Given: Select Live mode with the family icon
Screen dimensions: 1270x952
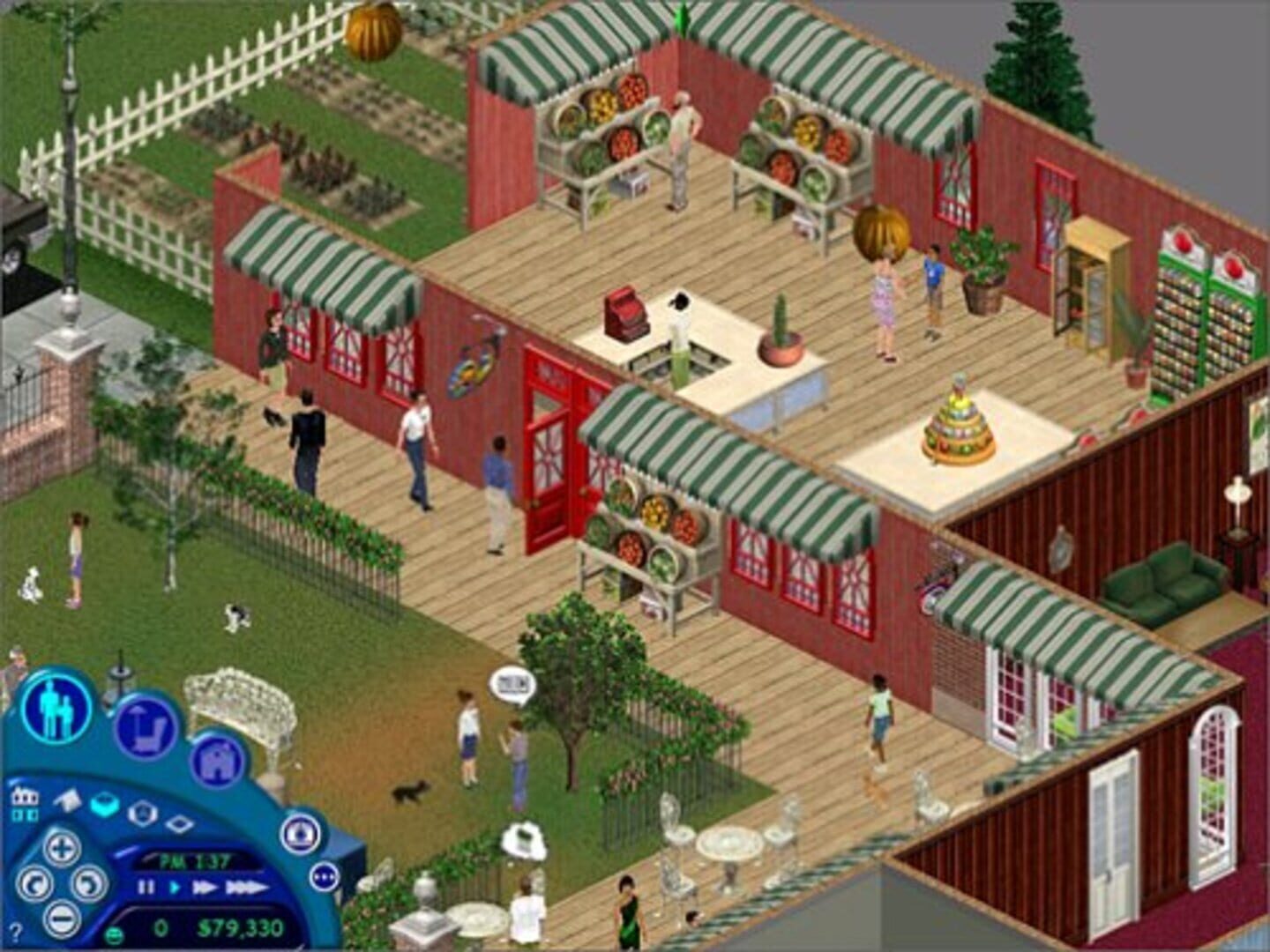Looking at the screenshot, I should click(54, 710).
